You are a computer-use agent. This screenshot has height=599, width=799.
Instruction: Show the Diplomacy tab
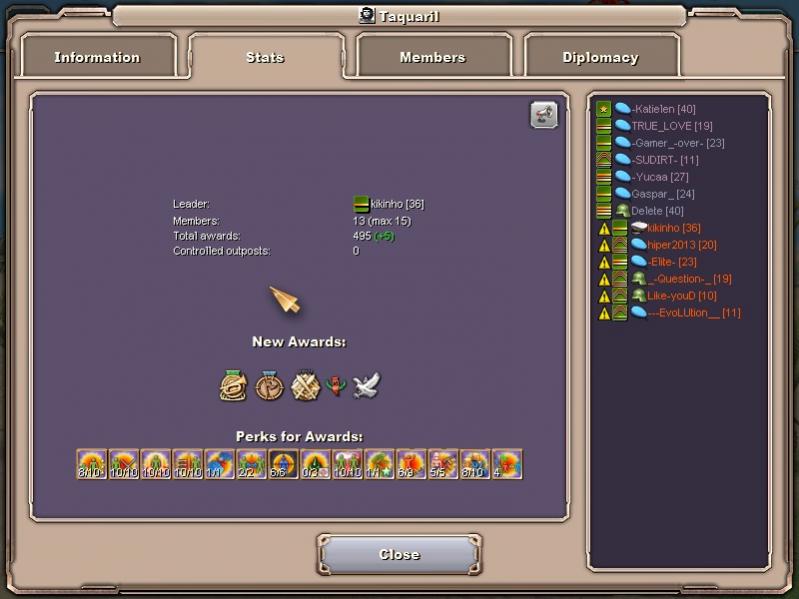[600, 57]
